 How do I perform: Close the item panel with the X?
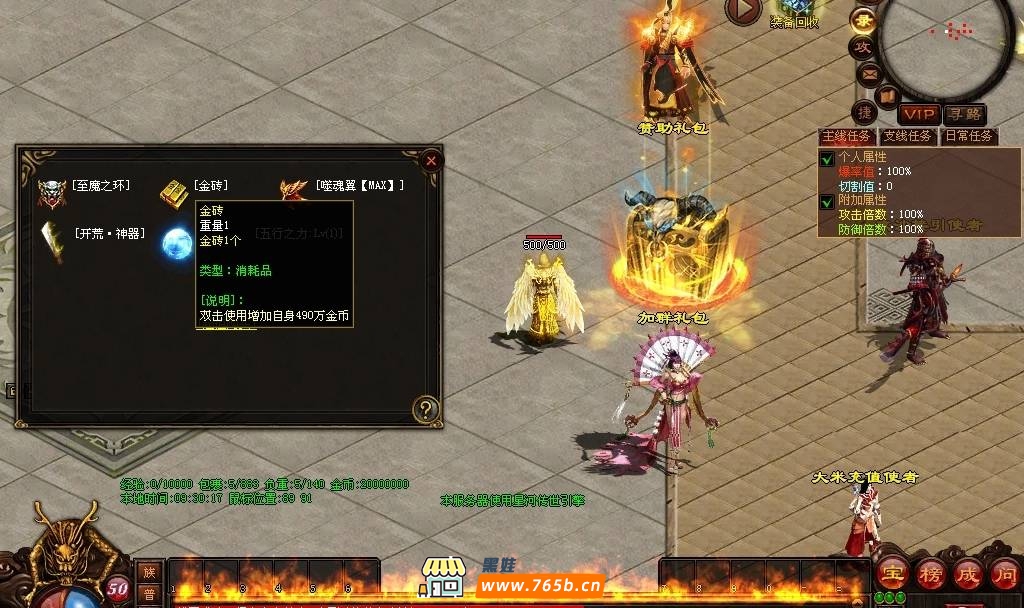click(x=431, y=160)
